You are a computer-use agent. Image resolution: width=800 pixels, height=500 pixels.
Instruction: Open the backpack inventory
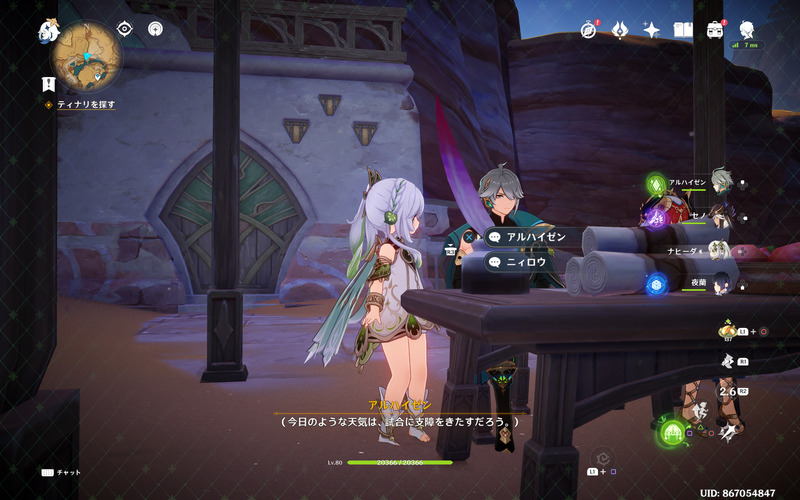coord(714,30)
